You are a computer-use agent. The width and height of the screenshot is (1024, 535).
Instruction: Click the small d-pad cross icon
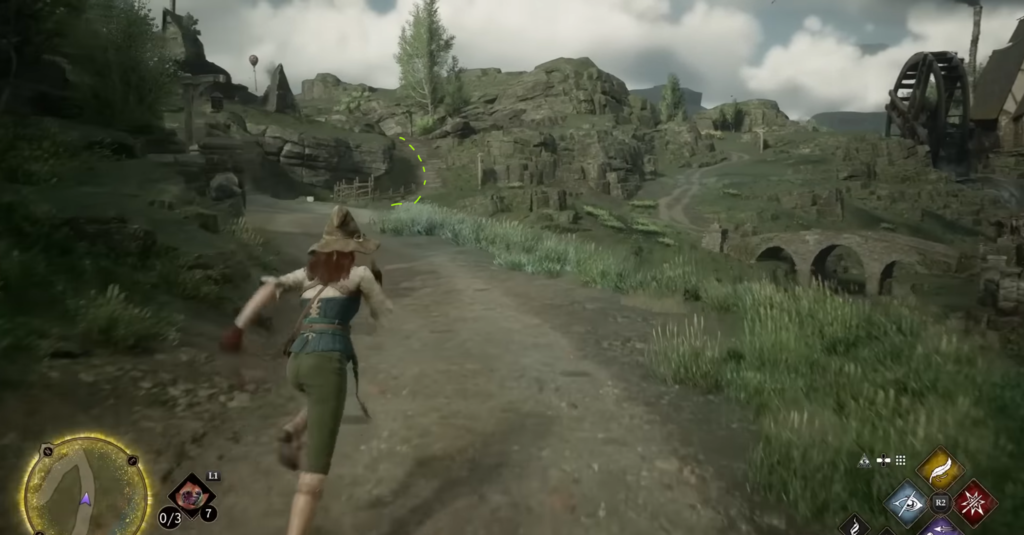click(x=883, y=460)
